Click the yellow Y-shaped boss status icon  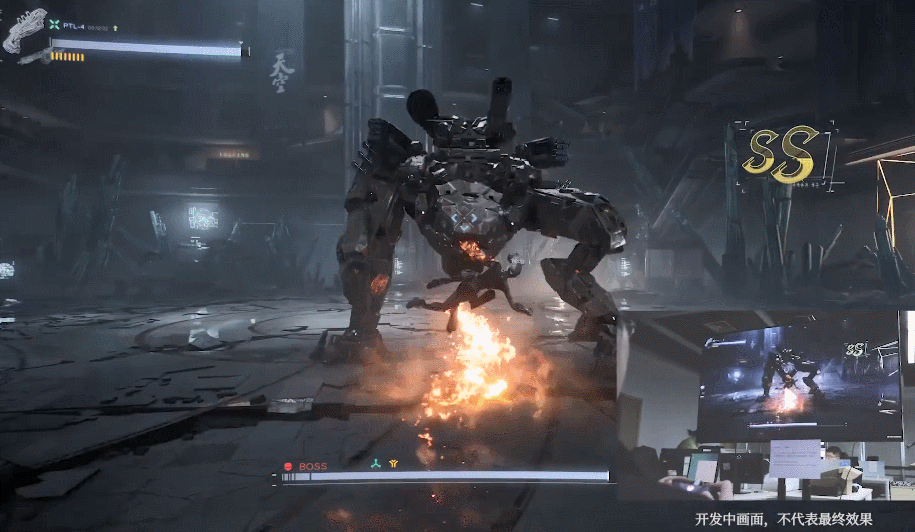(393, 464)
